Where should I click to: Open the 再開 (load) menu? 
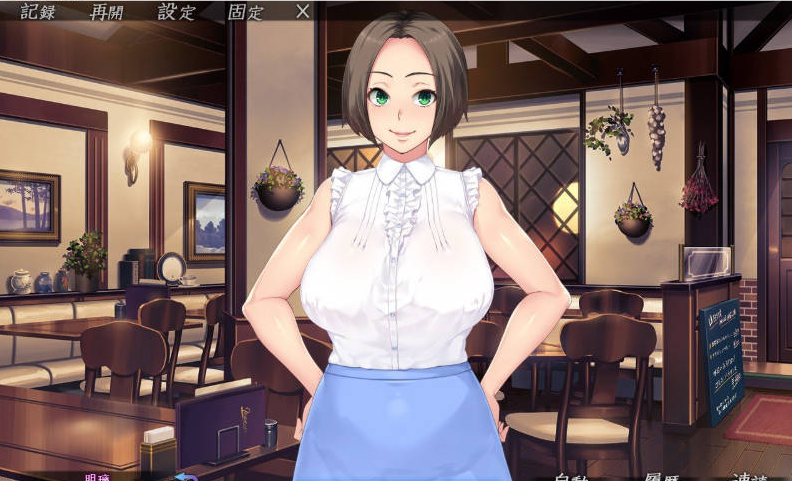110,12
